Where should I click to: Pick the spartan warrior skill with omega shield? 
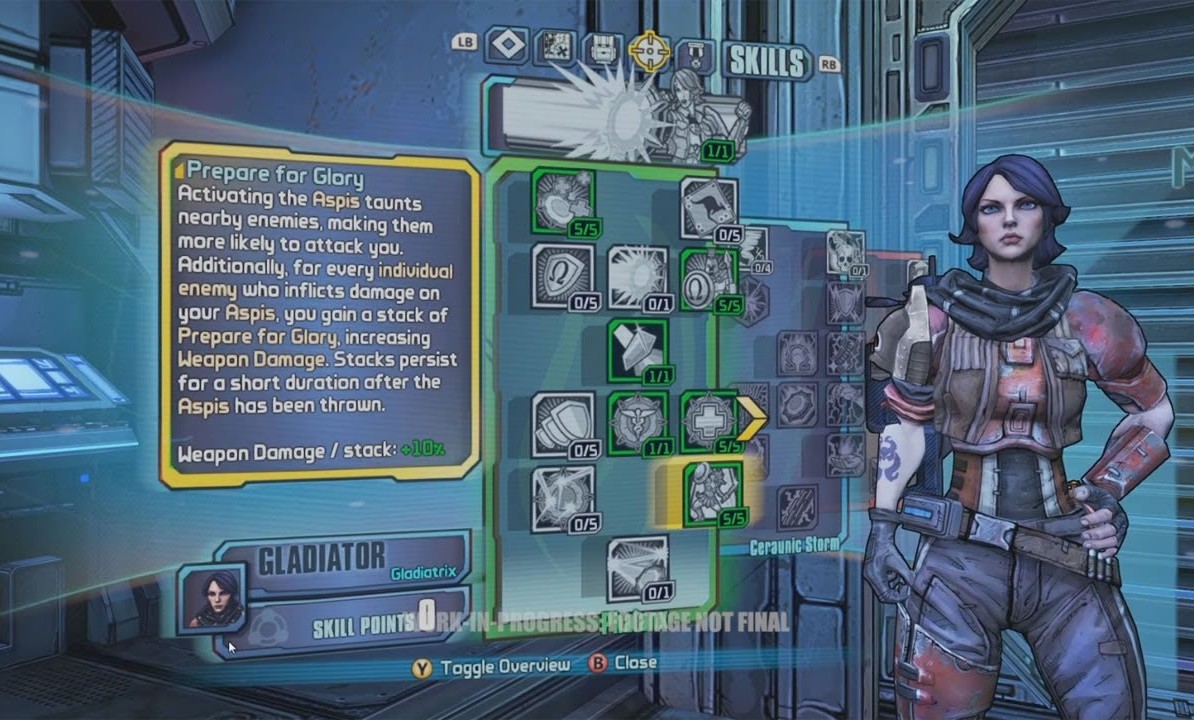(x=709, y=278)
